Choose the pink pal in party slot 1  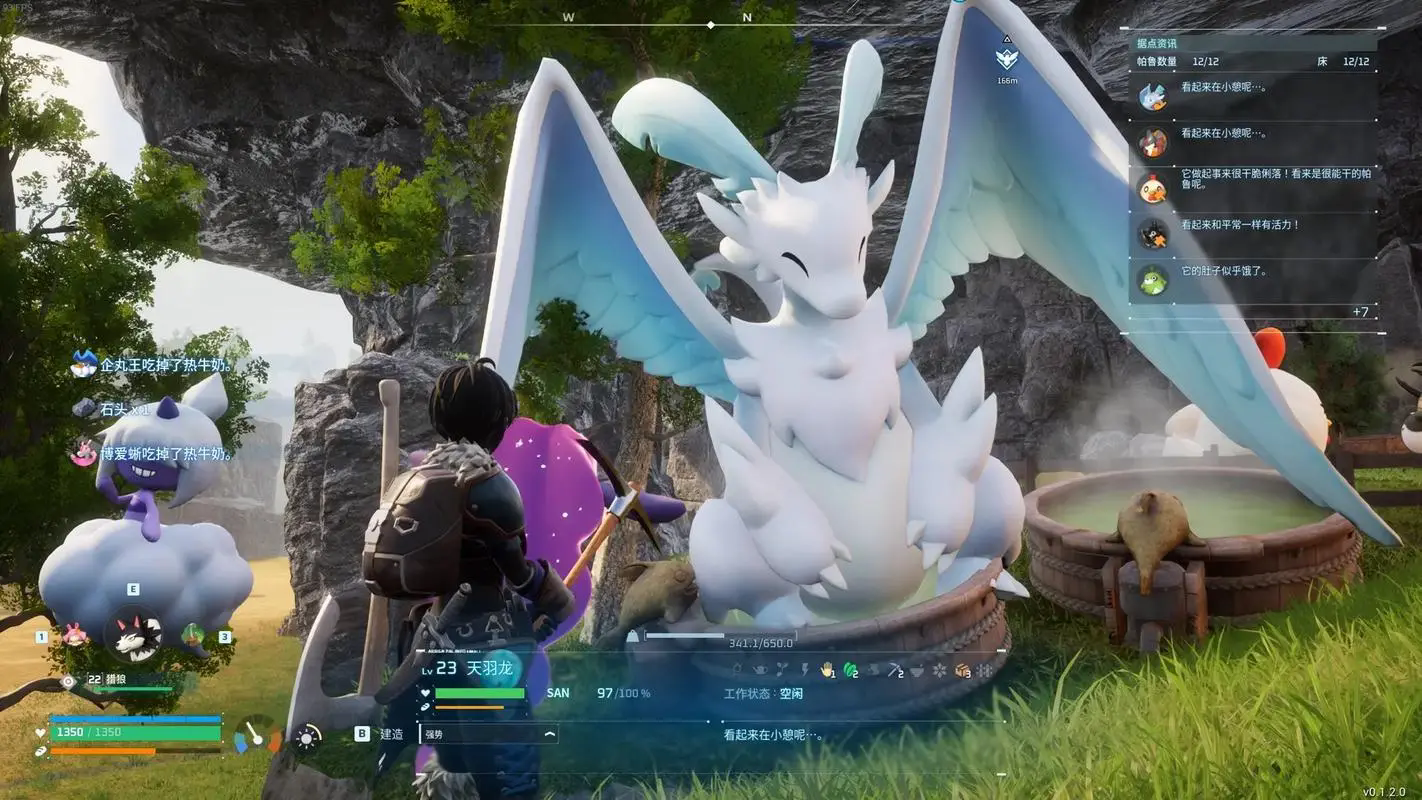pyautogui.click(x=73, y=635)
